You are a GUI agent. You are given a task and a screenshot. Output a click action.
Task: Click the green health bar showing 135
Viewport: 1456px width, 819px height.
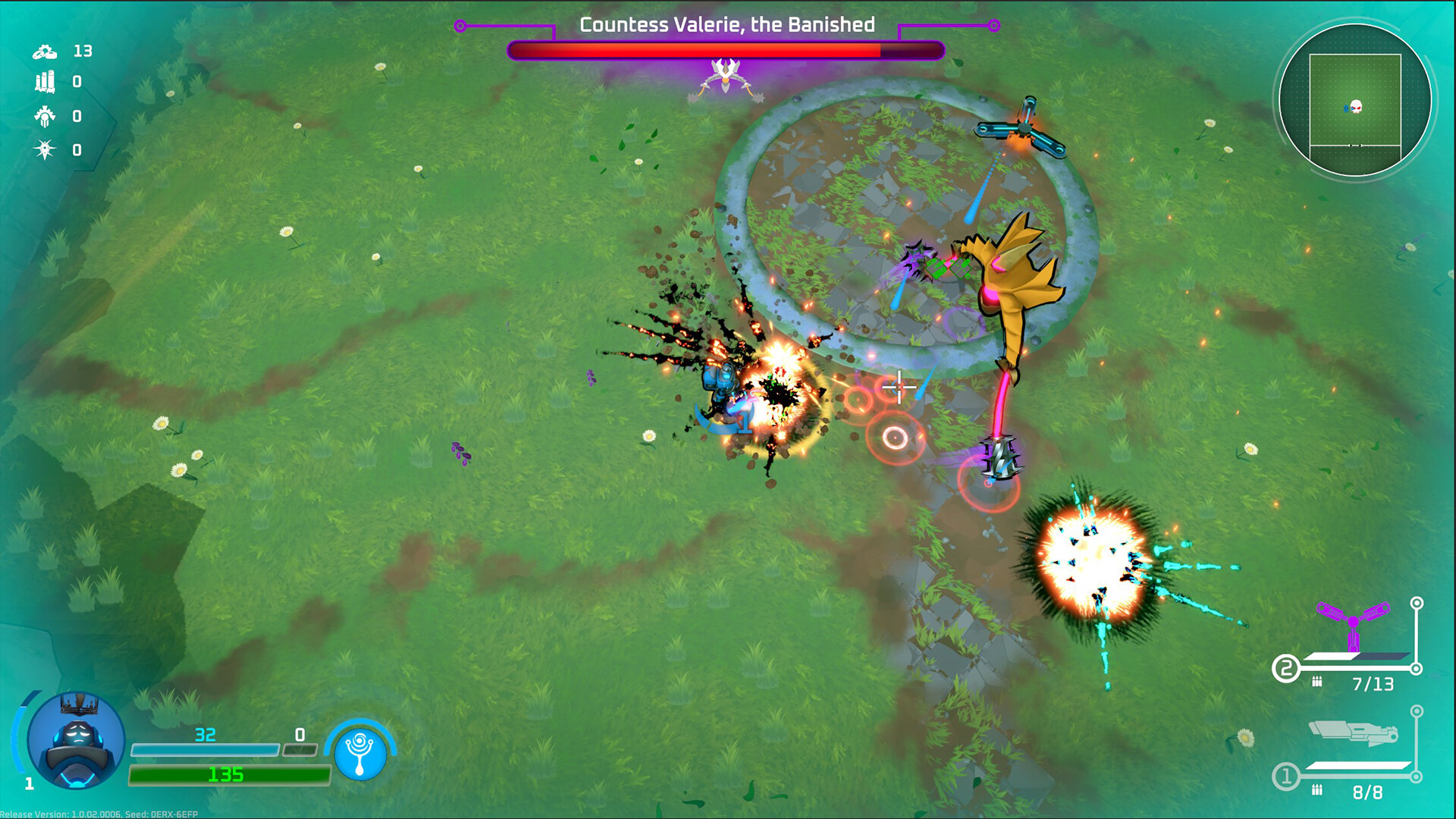pos(227,776)
